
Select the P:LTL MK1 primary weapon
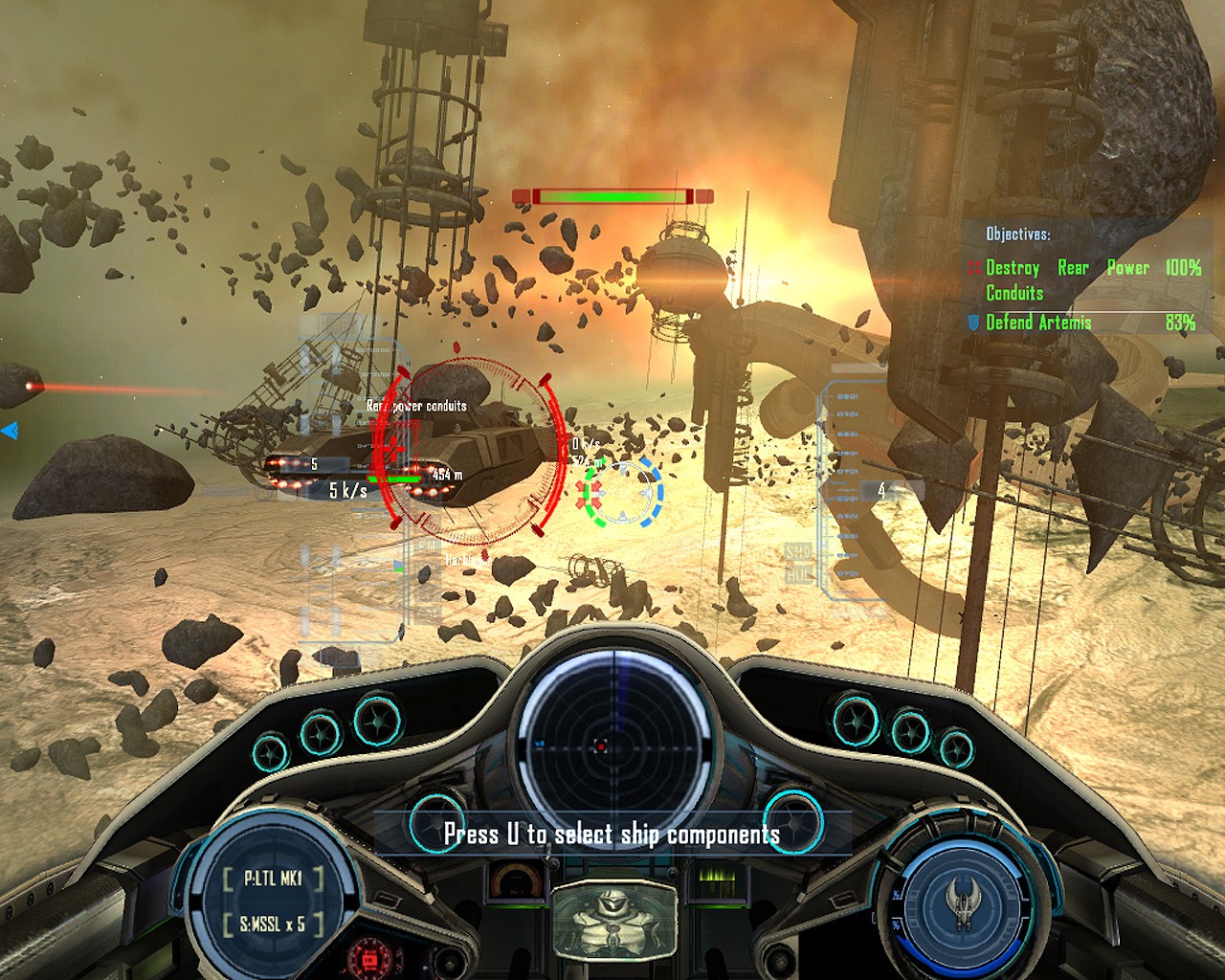[274, 879]
